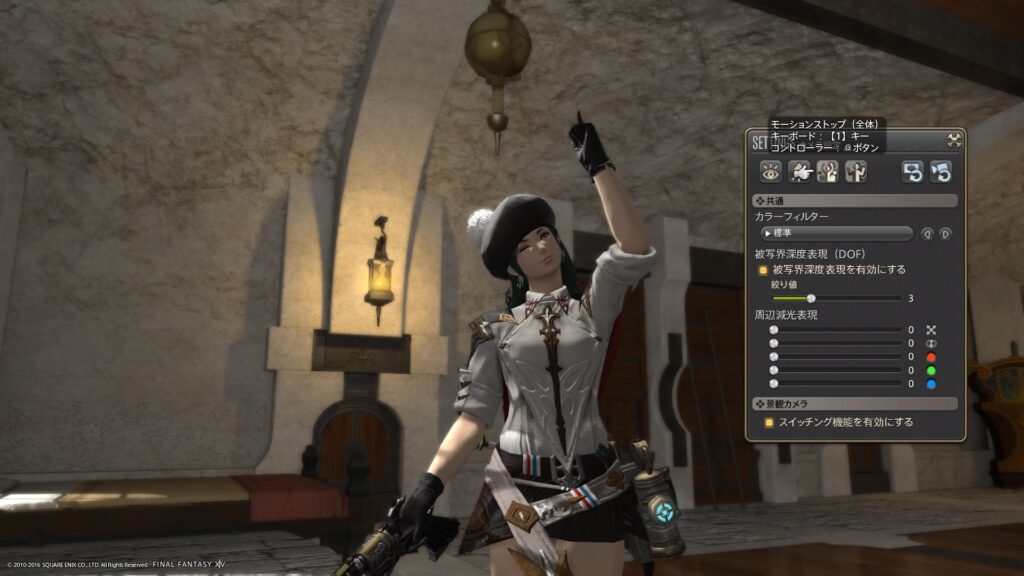Click the slider beside the green dot
The width and height of the screenshot is (1024, 576).
pyautogui.click(x=773, y=370)
